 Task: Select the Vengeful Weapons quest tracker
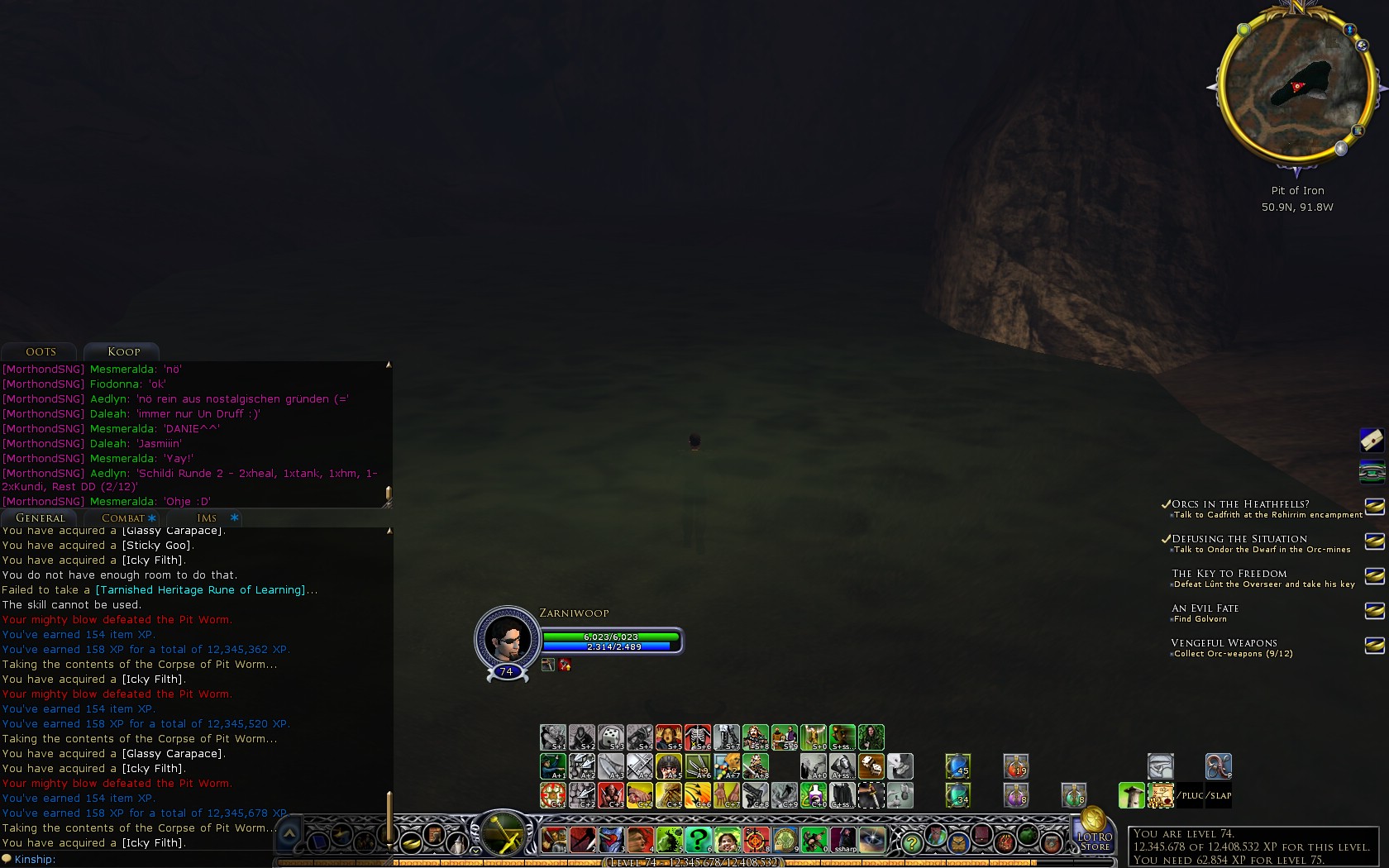[x=1224, y=643]
